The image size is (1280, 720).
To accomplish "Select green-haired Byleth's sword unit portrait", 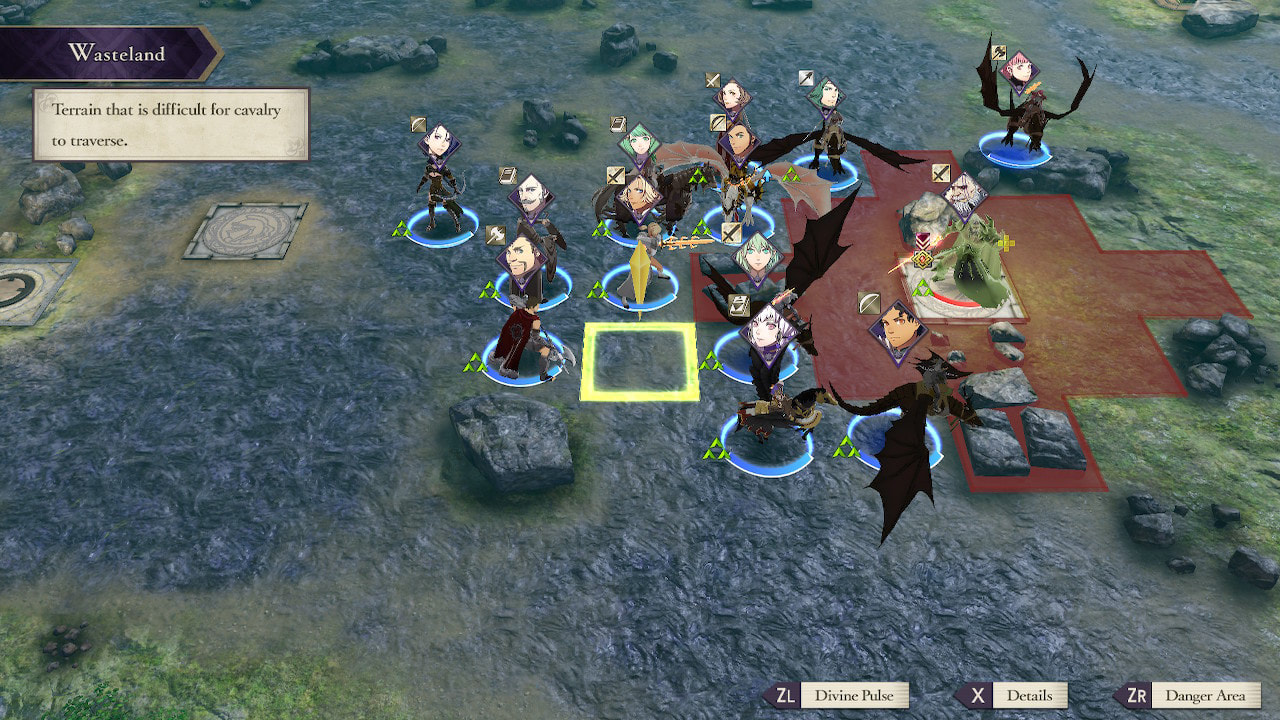I will pyautogui.click(x=758, y=257).
